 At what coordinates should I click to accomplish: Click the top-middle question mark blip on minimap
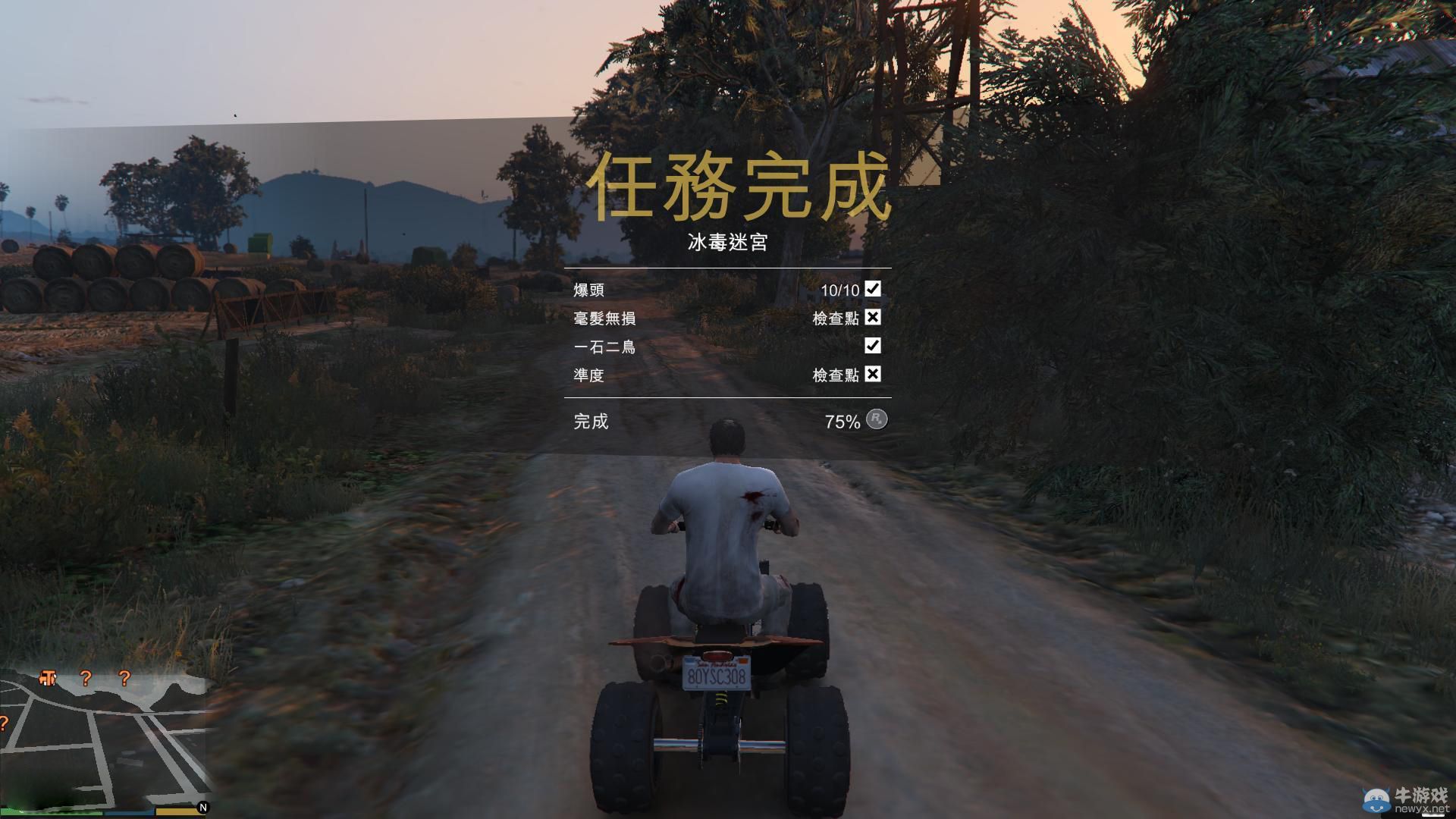[x=86, y=679]
